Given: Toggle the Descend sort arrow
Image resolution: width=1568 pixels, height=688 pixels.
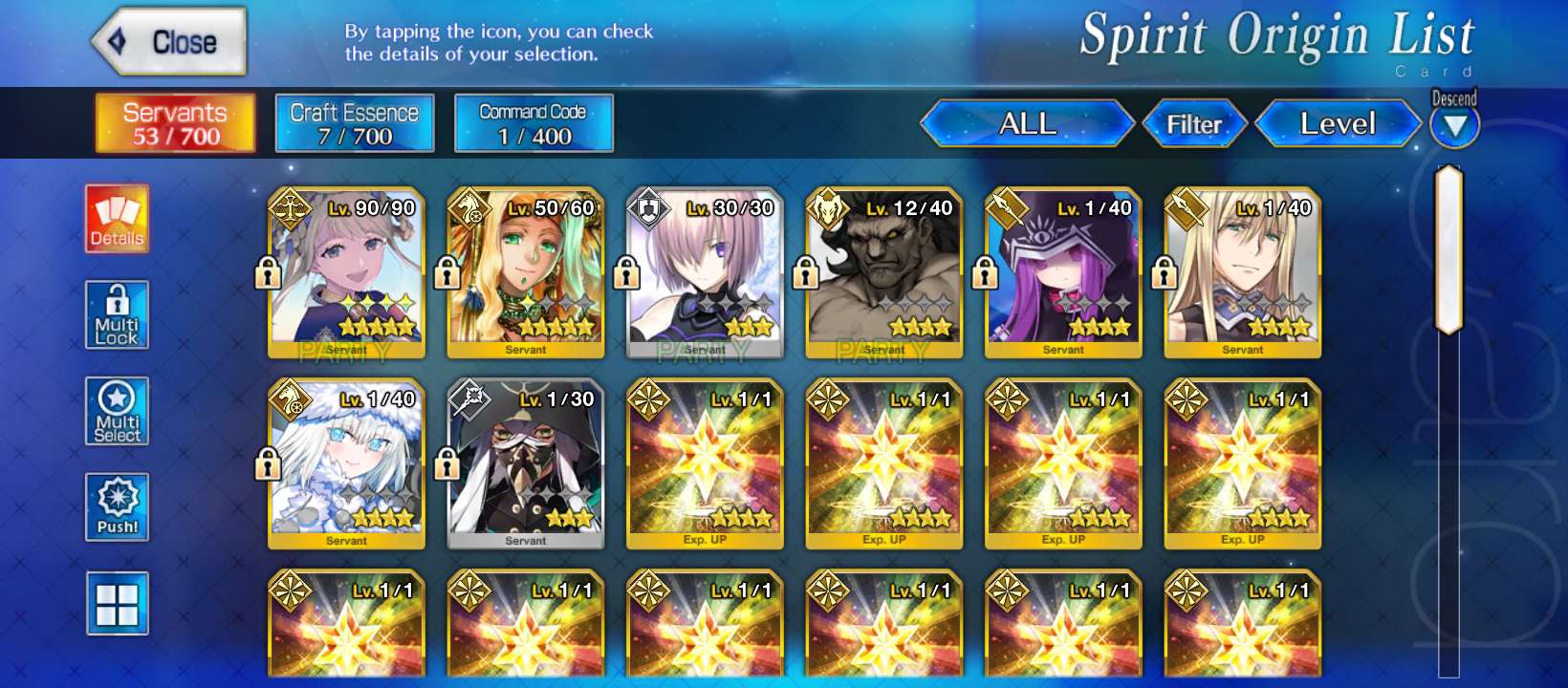Looking at the screenshot, I should pyautogui.click(x=1454, y=126).
